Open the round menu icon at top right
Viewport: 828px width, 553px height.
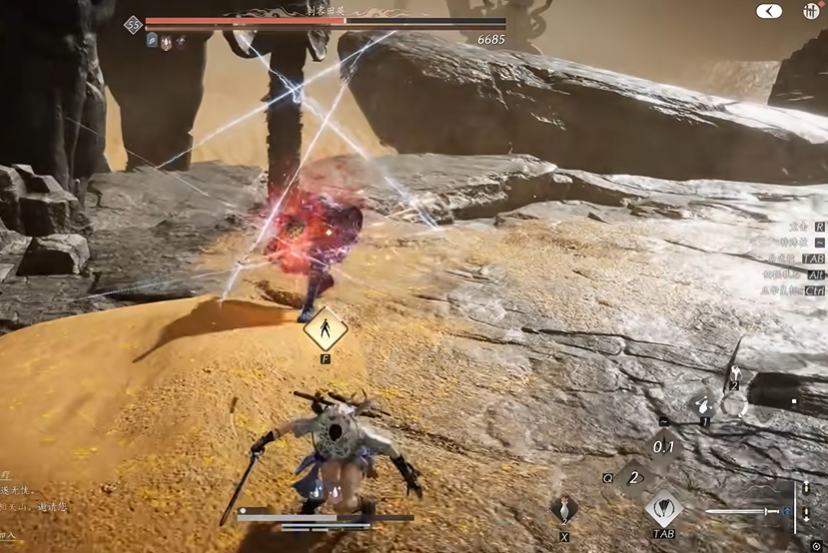click(811, 11)
